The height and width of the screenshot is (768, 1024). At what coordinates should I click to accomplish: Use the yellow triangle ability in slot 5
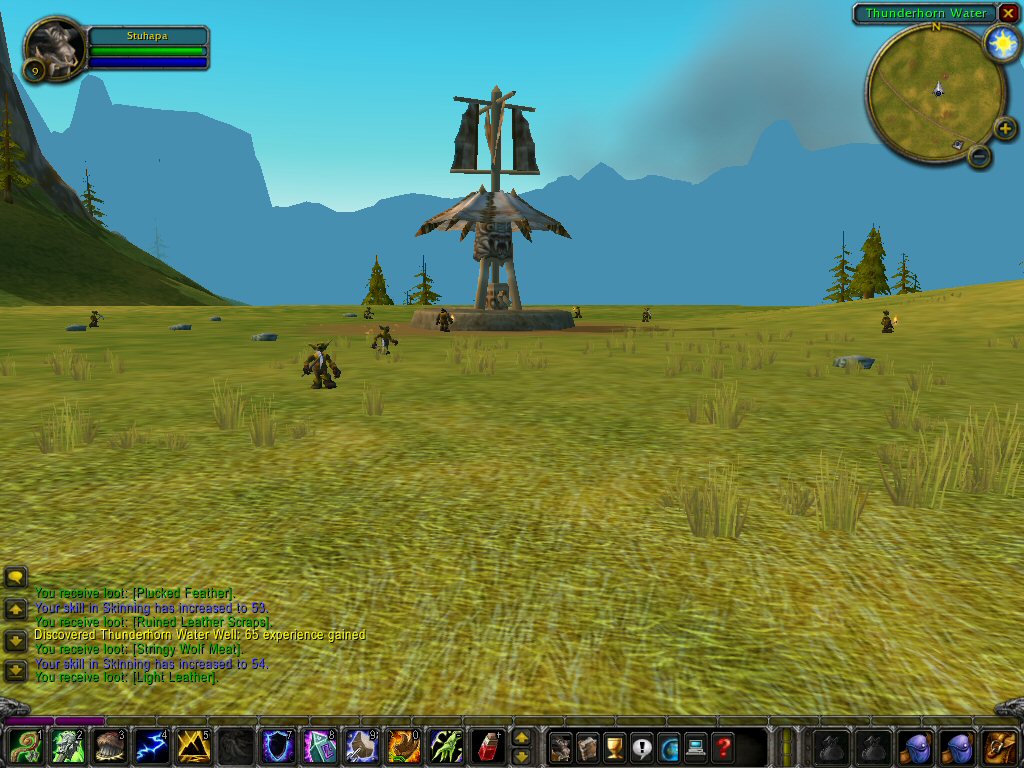[193, 746]
